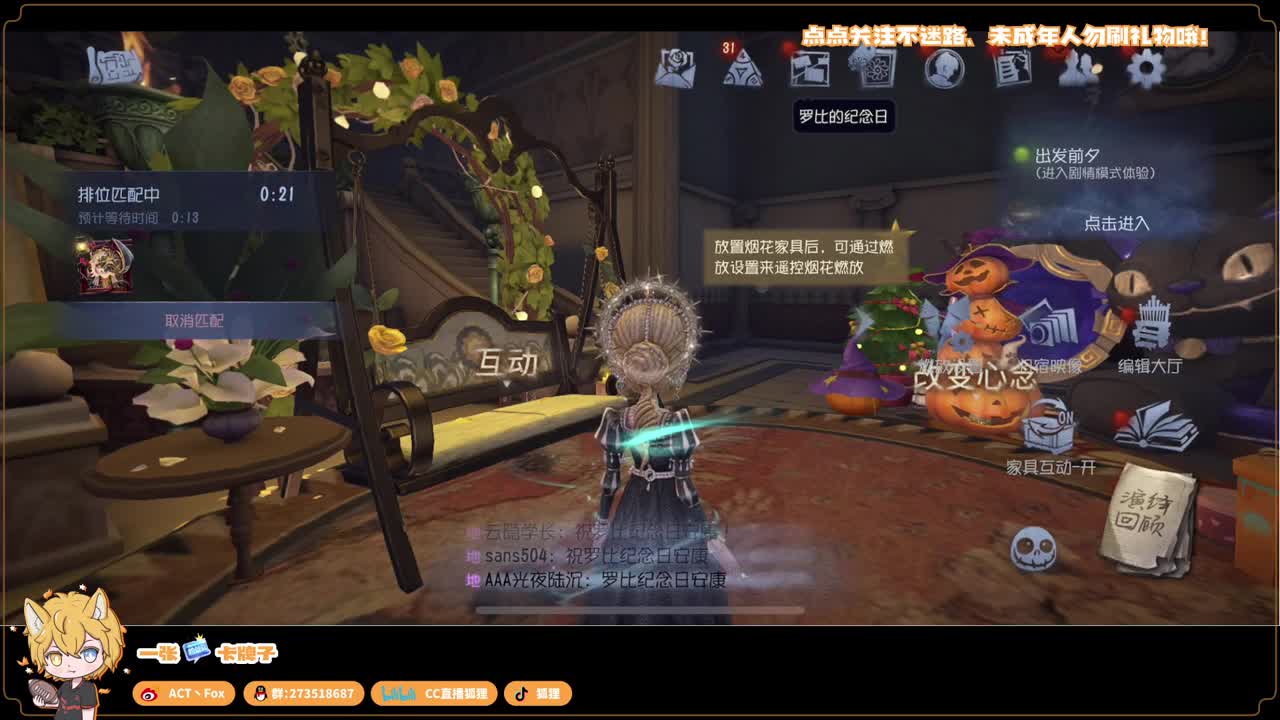Image resolution: width=1280 pixels, height=720 pixels.
Task: Open the photo gallery icon in top bar
Action: pos(810,70)
